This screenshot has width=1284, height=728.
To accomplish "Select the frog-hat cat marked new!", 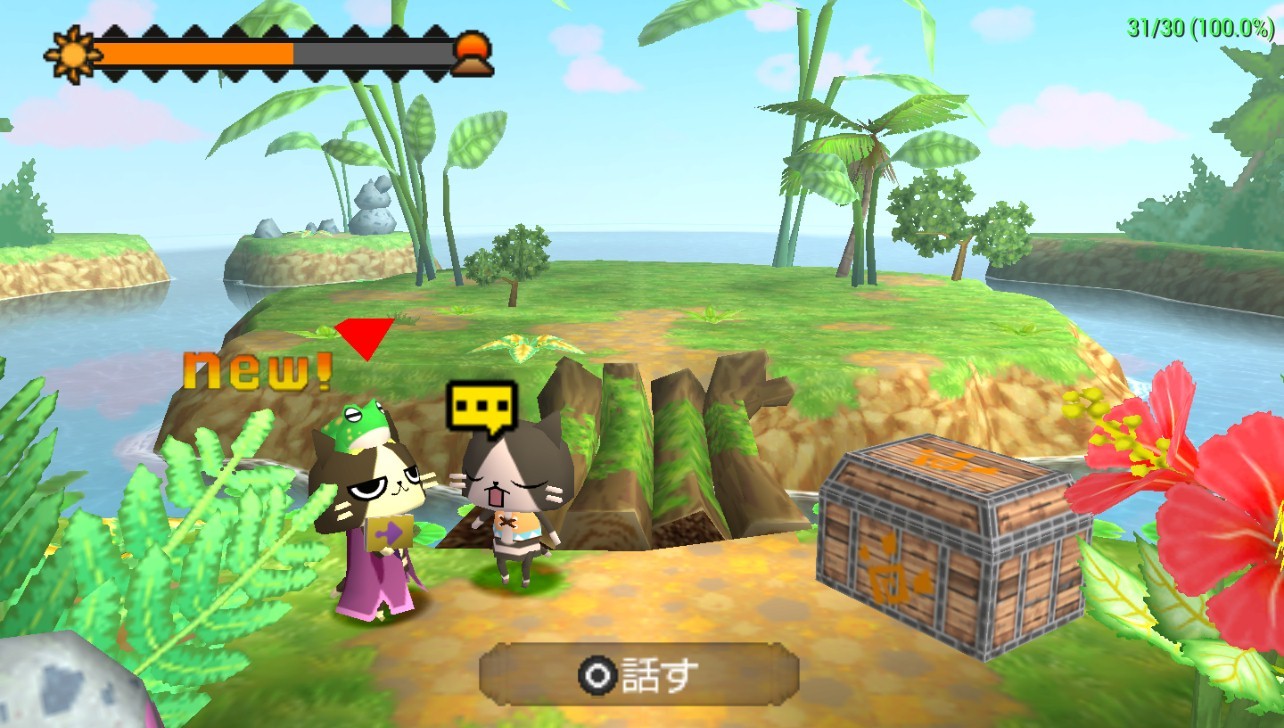I will 369,510.
